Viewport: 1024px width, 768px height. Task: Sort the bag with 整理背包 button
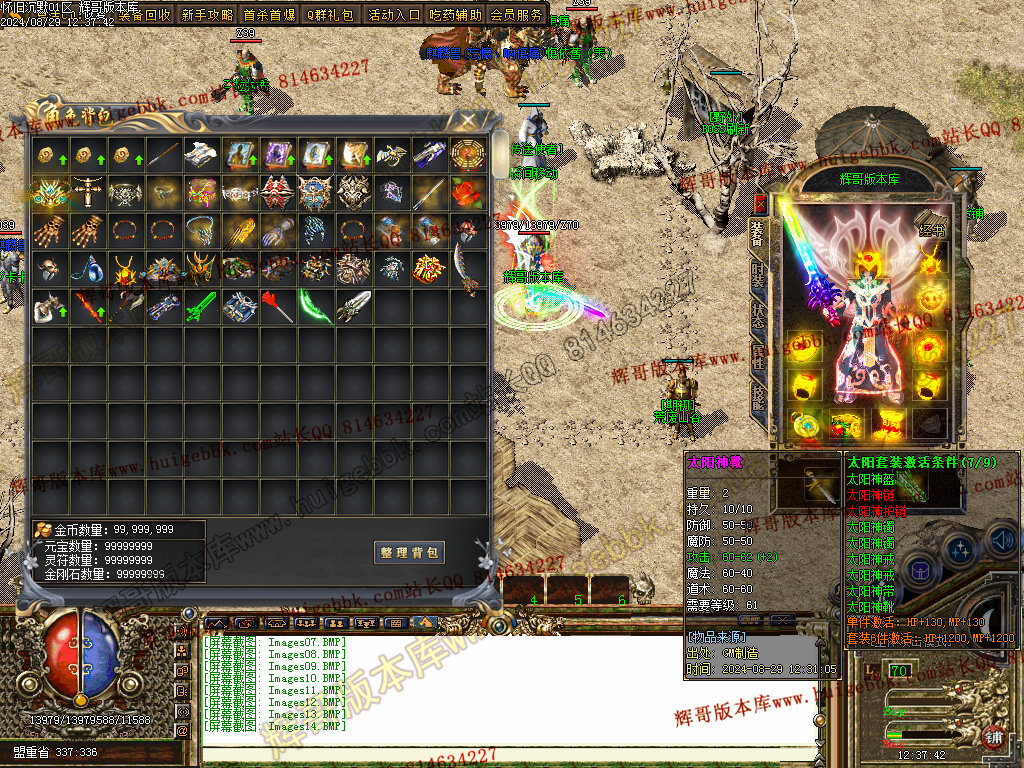pos(409,553)
